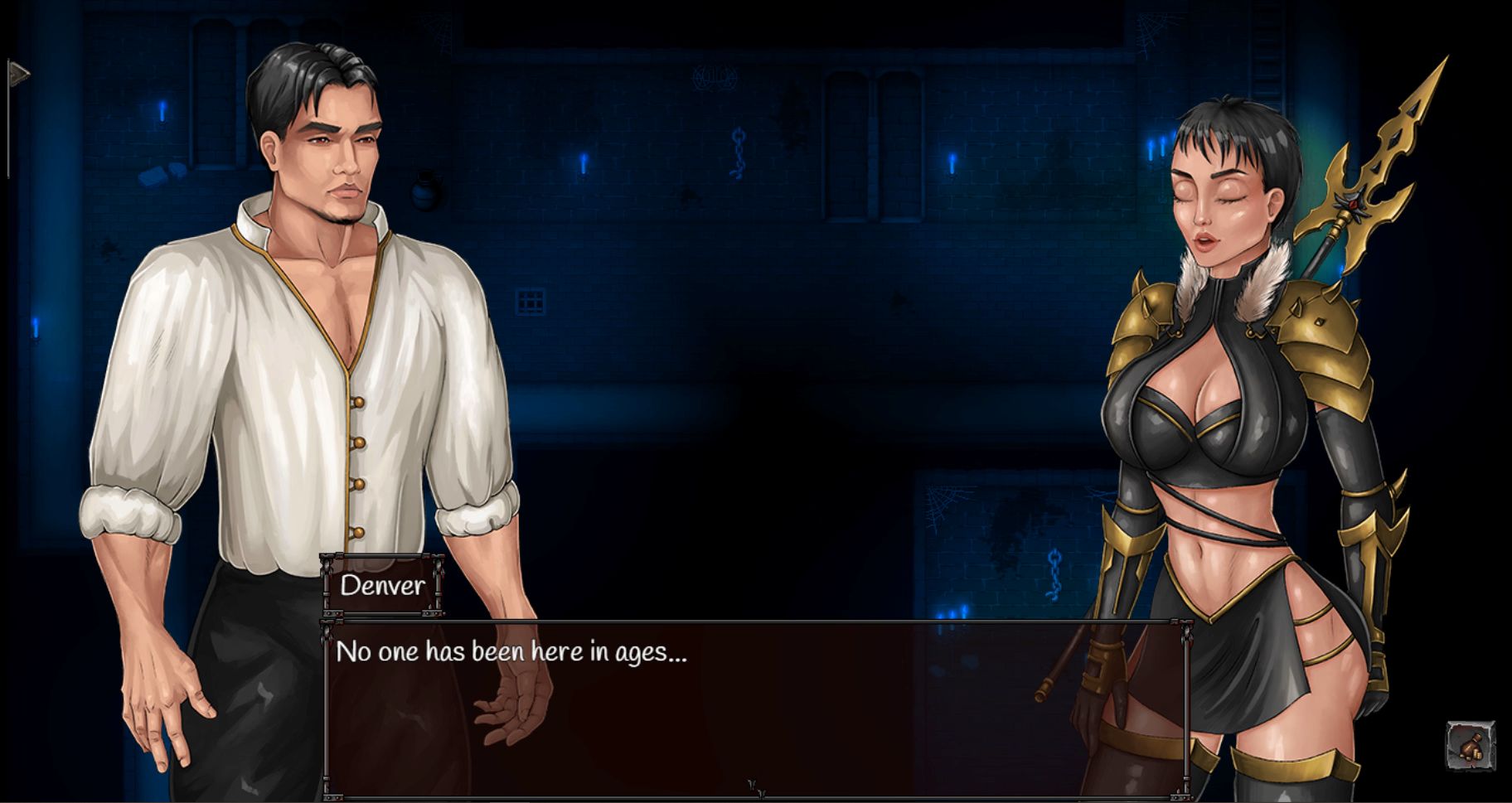Expand the side panel arrow tab
1512x803 pixels.
pyautogui.click(x=17, y=75)
